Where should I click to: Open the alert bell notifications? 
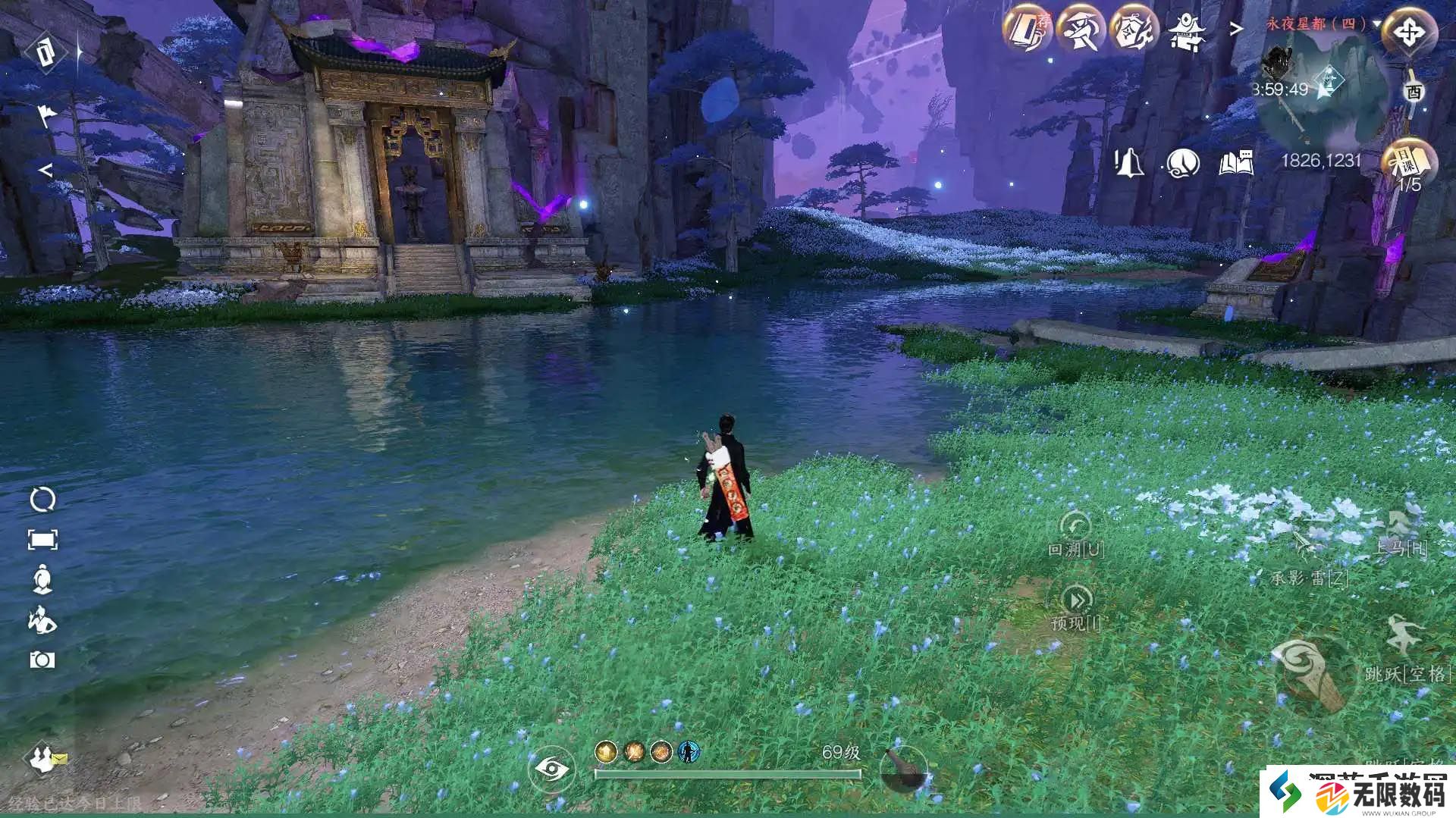pos(1128,162)
